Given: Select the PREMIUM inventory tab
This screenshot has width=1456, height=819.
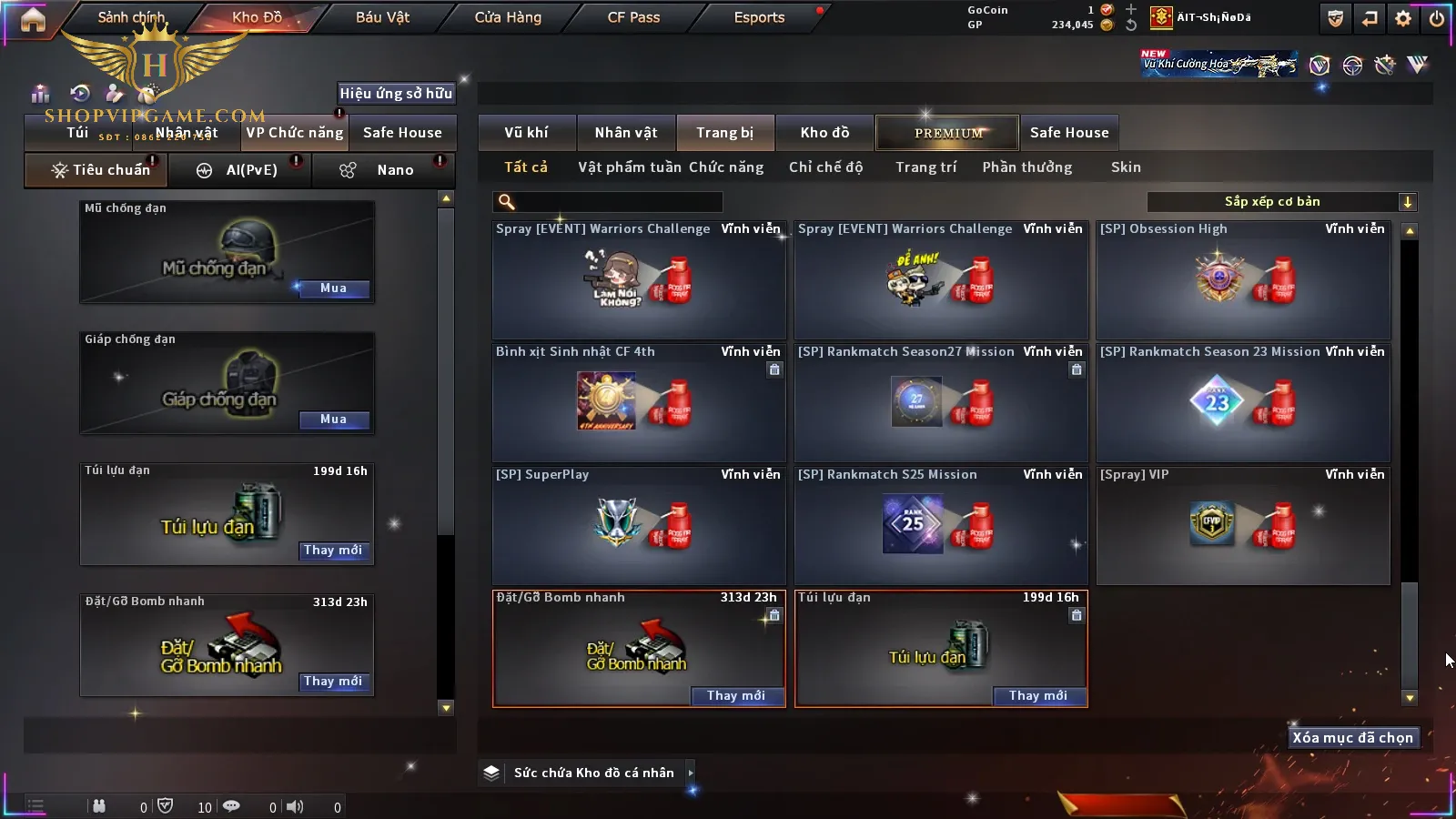Looking at the screenshot, I should [x=947, y=133].
